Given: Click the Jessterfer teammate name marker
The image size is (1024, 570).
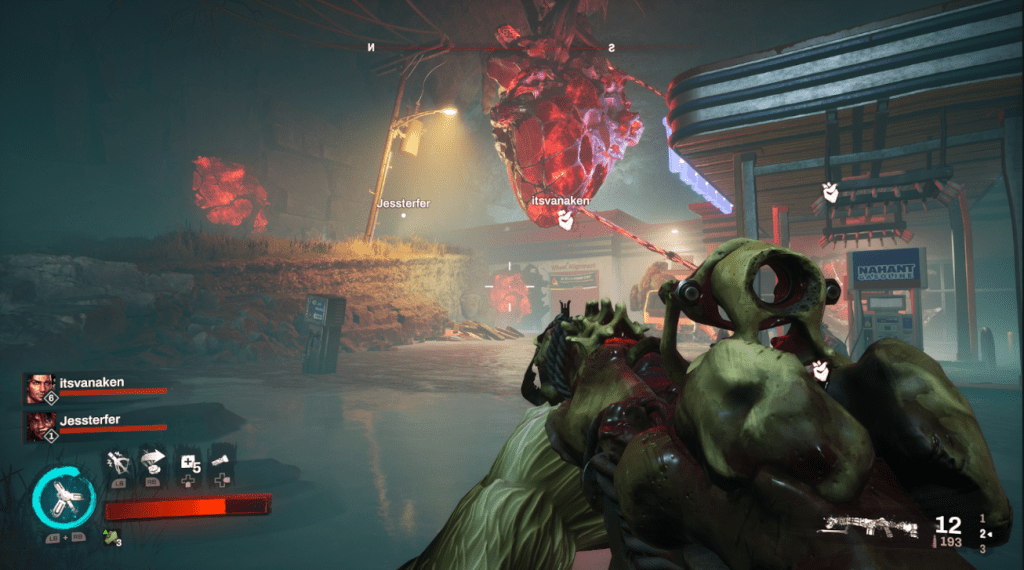Looking at the screenshot, I should [403, 203].
